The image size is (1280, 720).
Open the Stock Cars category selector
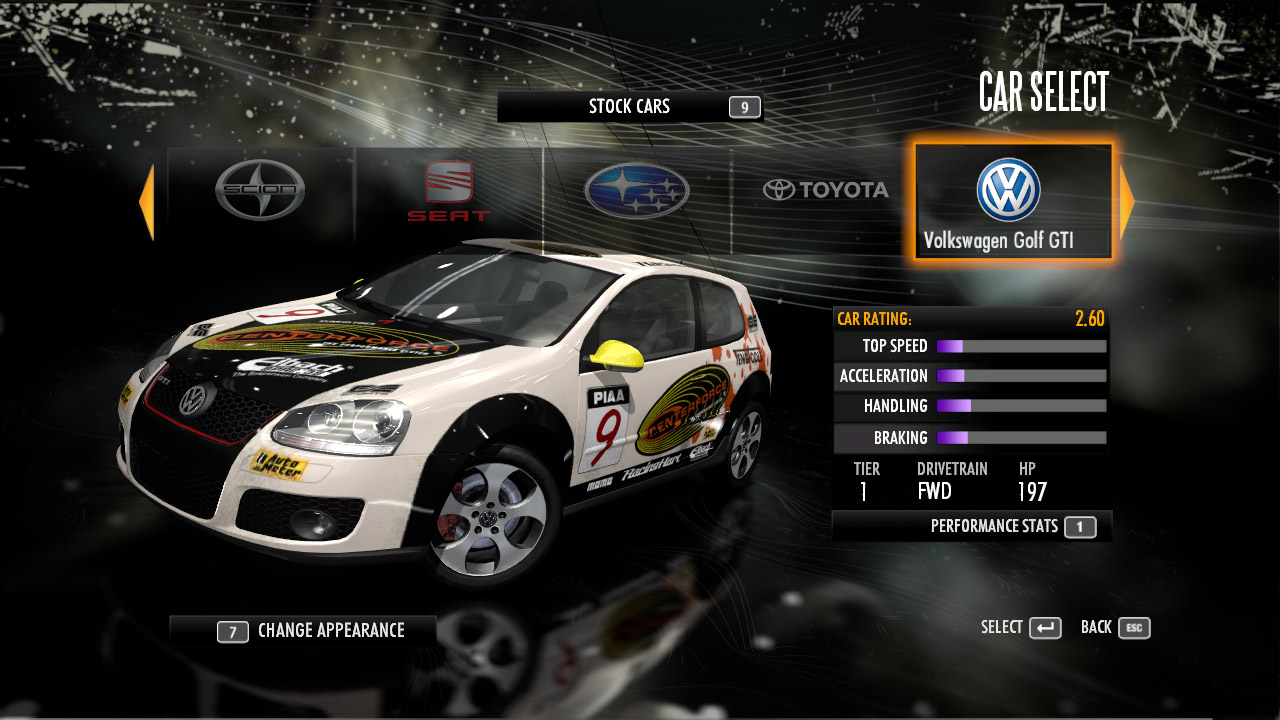pyautogui.click(x=630, y=107)
